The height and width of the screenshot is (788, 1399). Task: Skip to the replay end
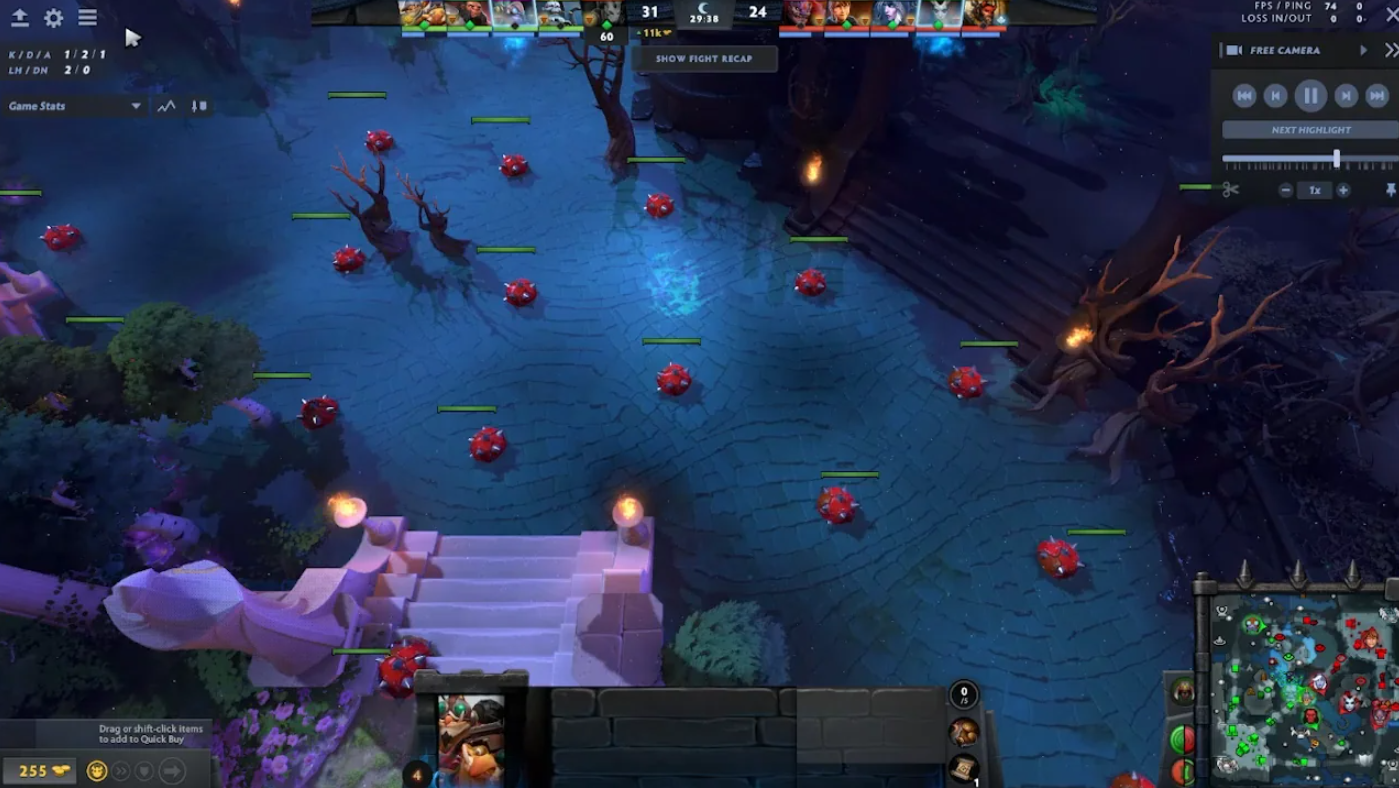1377,96
